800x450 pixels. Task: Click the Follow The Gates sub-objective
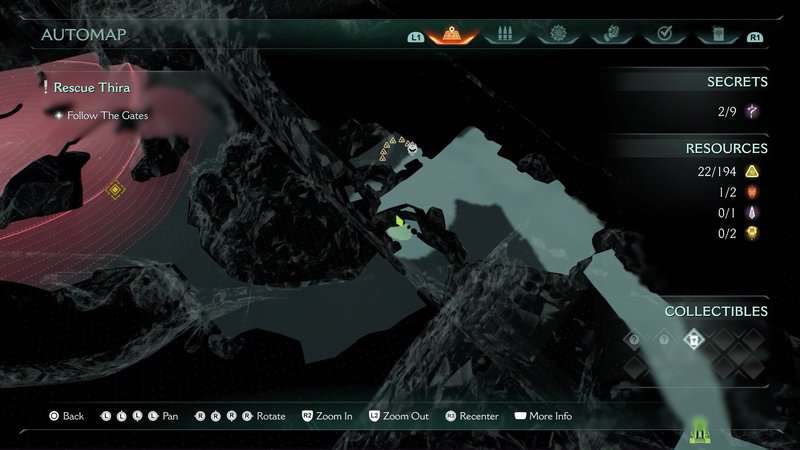(x=108, y=116)
